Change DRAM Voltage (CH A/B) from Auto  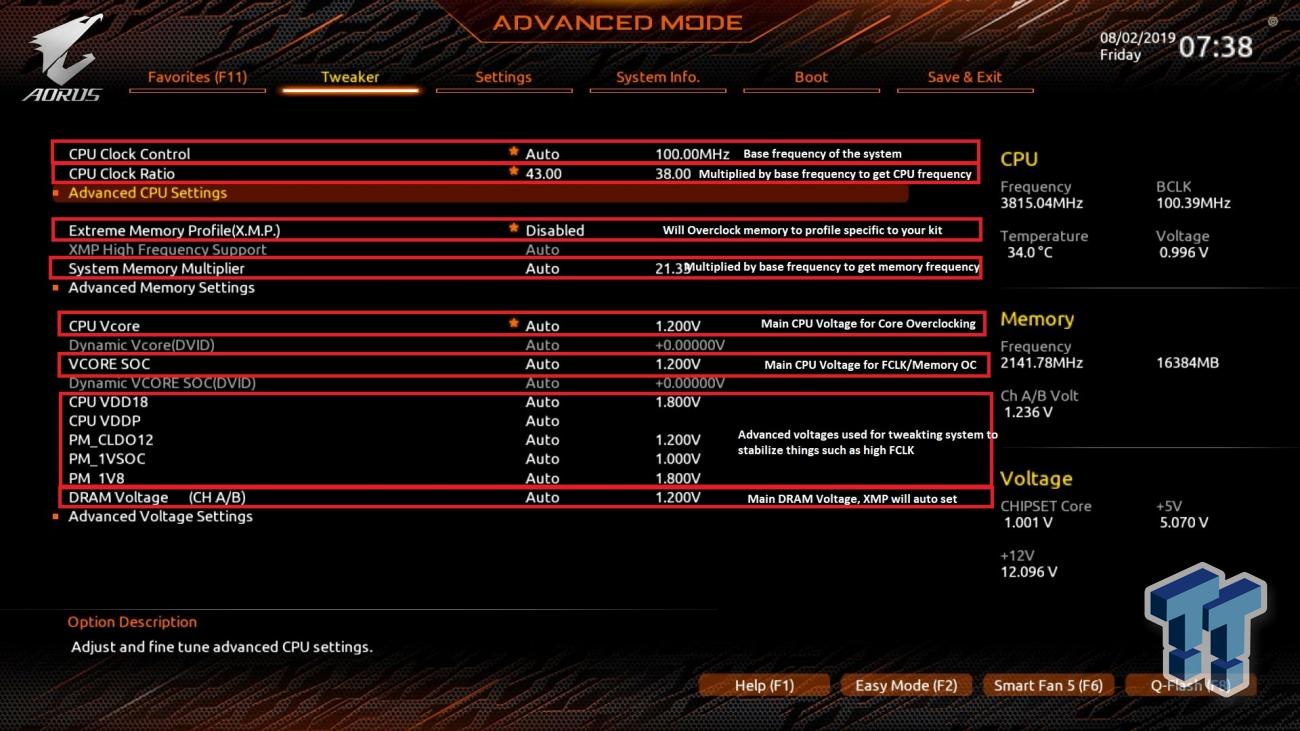(x=542, y=497)
